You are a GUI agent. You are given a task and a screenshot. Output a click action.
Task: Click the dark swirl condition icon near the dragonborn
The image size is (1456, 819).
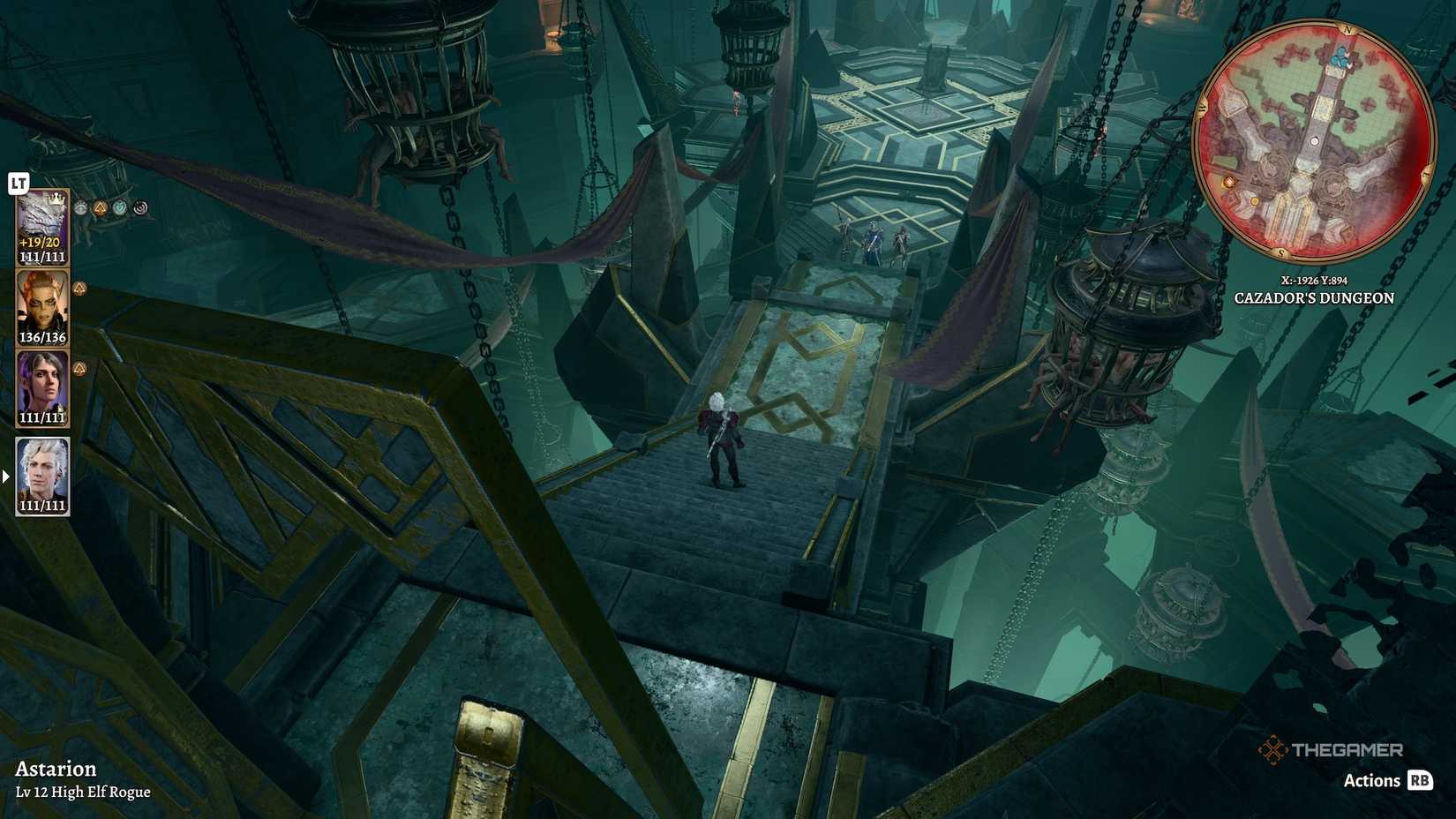pos(140,208)
